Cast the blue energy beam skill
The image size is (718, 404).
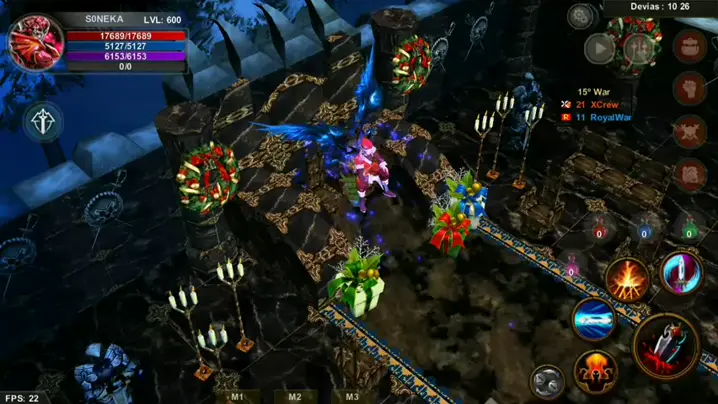pyautogui.click(x=594, y=320)
